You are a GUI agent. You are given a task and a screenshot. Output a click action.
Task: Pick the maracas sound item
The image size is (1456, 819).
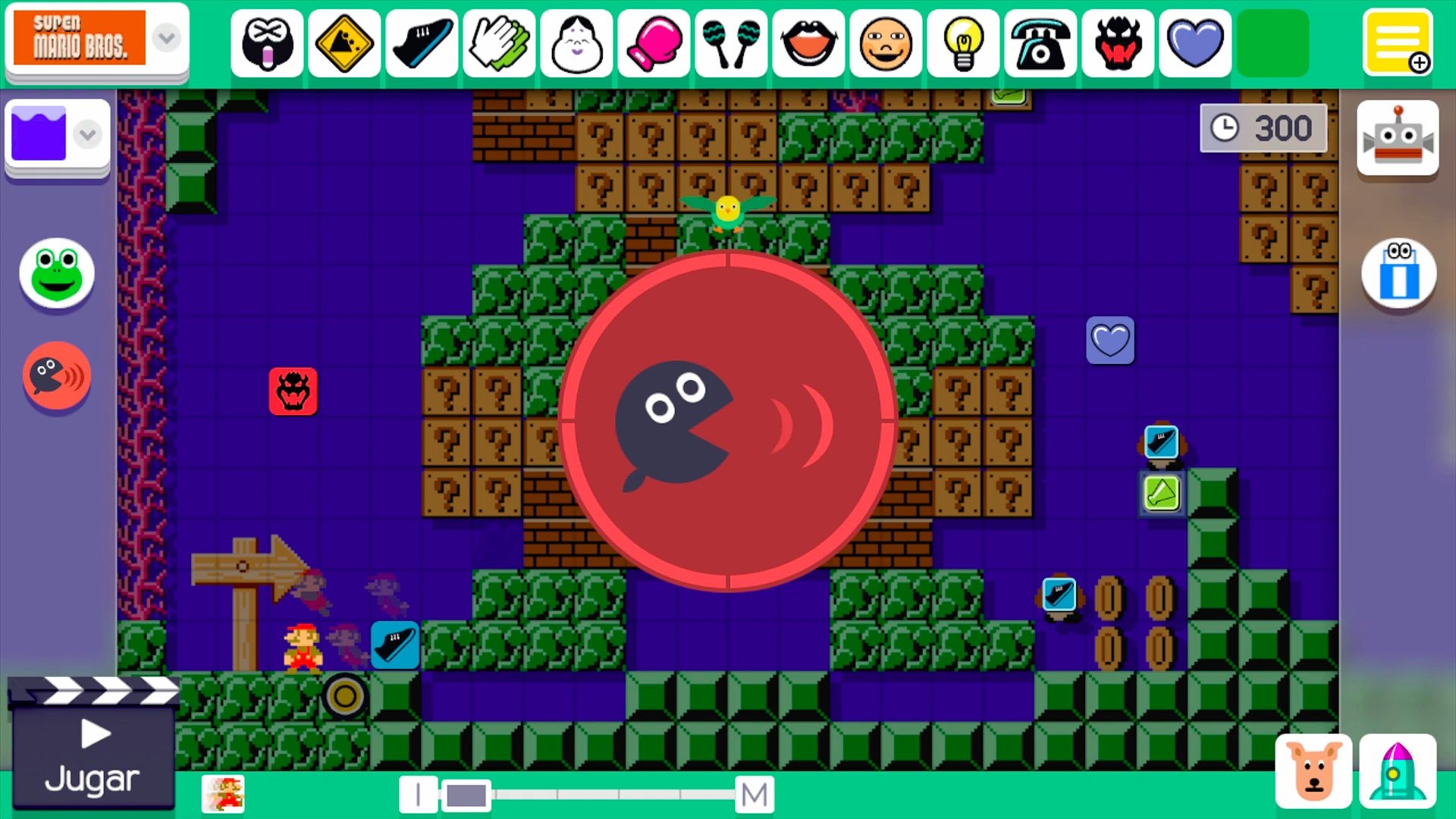[x=730, y=43]
